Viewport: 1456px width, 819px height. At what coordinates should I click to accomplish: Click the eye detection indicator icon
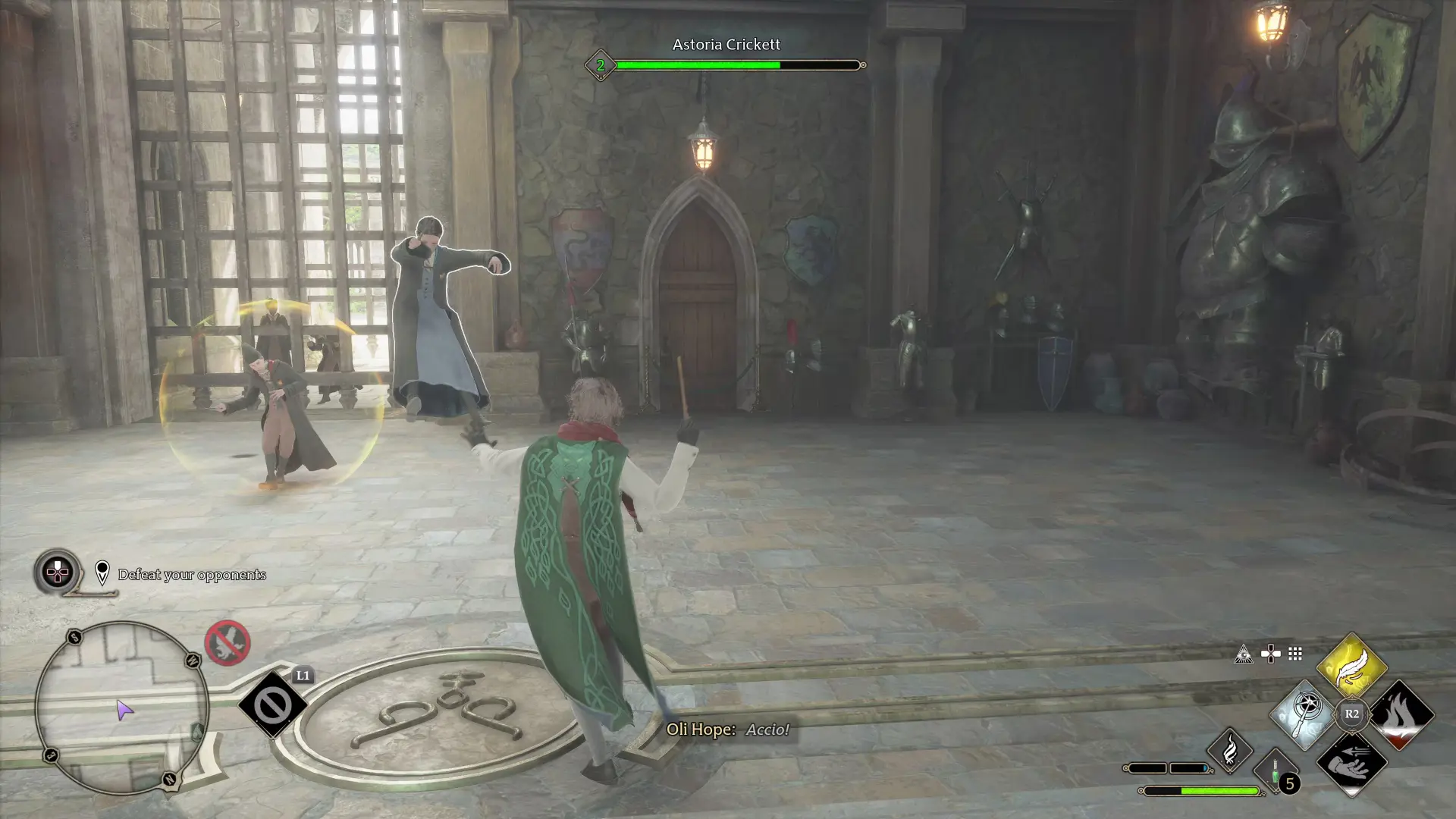pyautogui.click(x=1244, y=654)
